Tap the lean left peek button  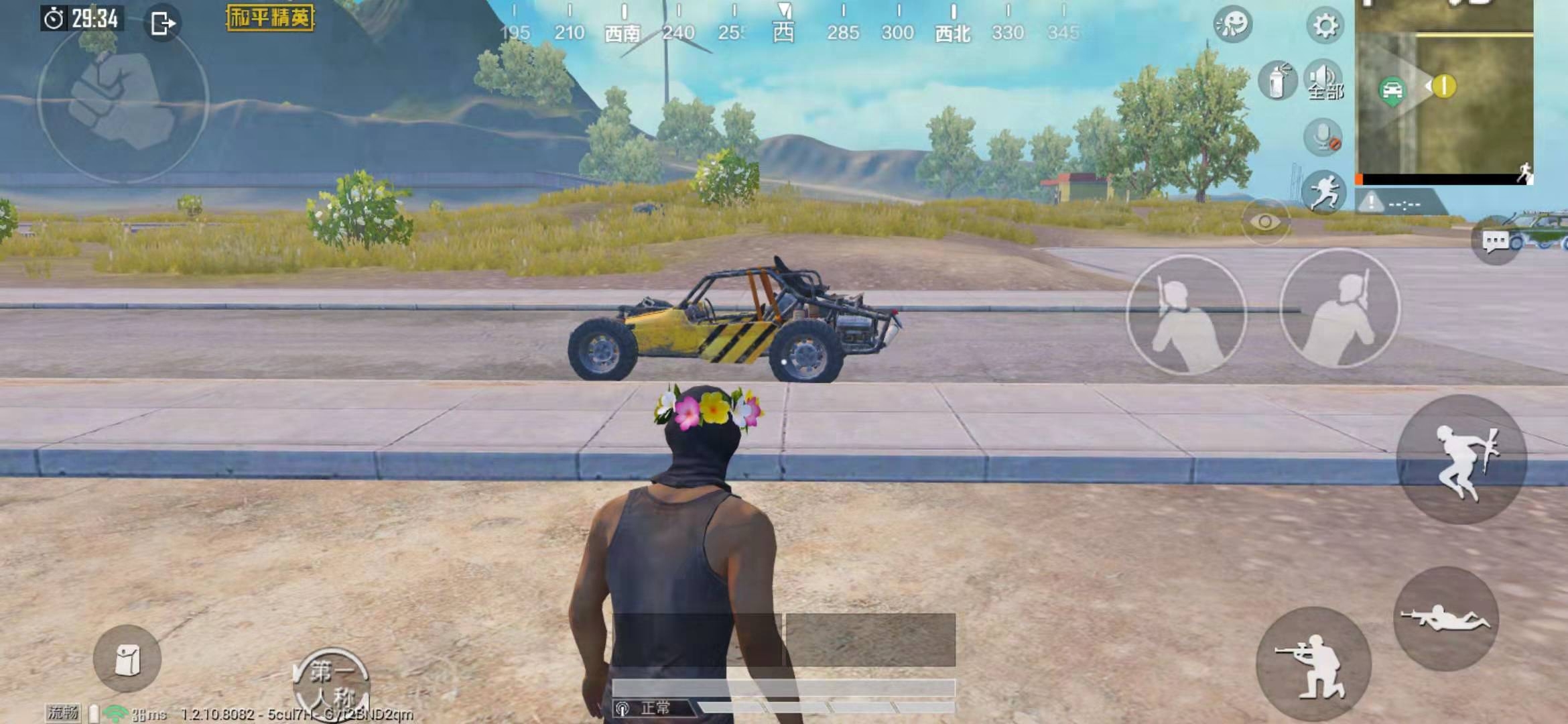click(1186, 314)
